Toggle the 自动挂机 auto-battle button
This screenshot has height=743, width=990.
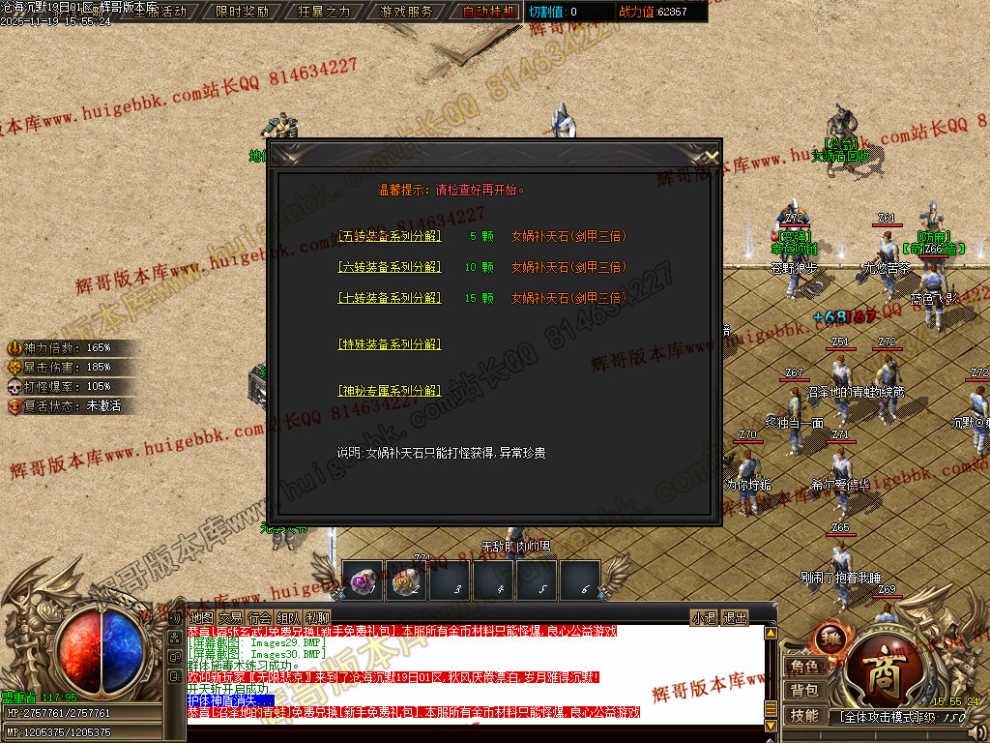tap(489, 11)
